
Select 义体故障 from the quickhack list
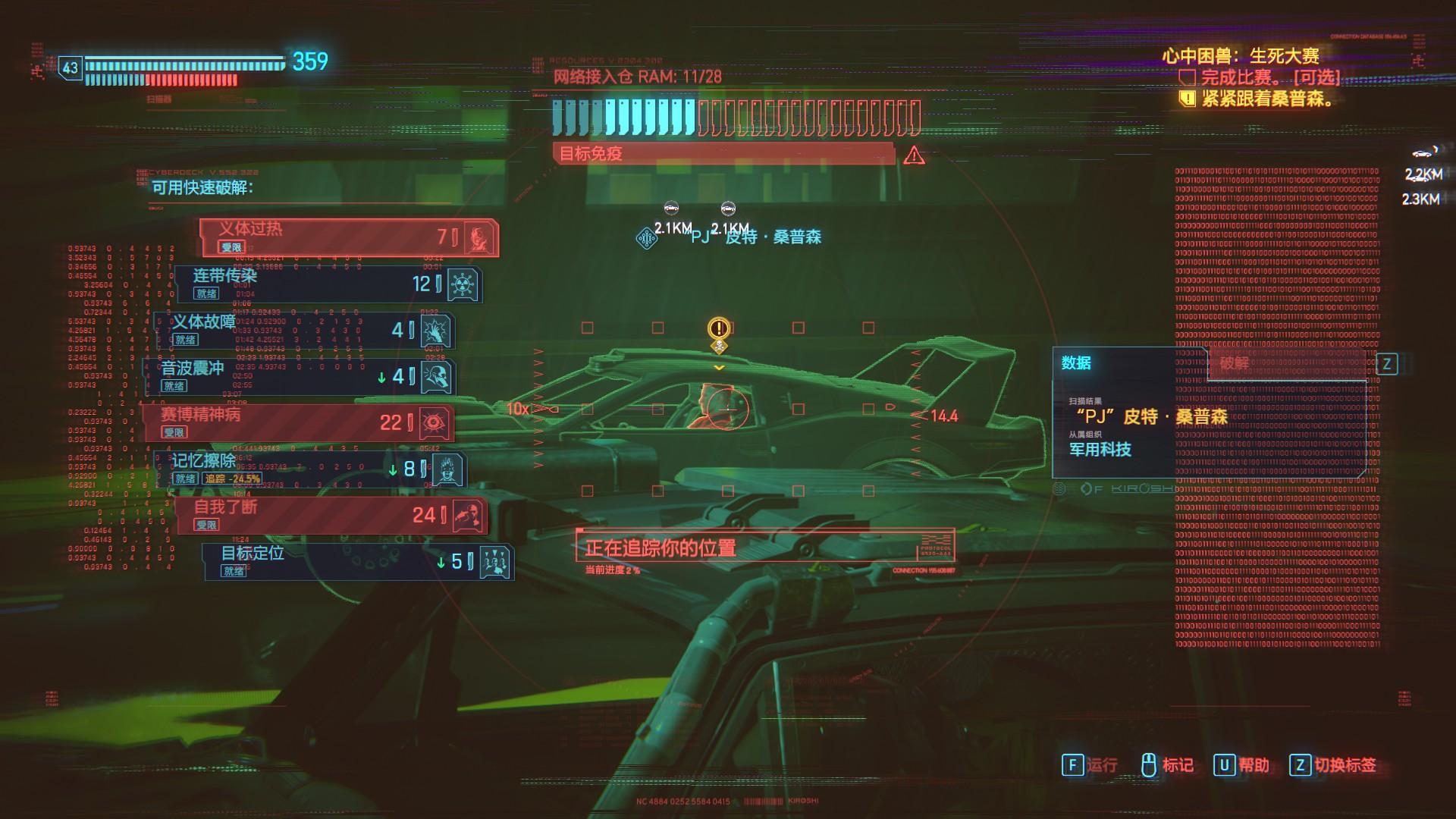(303, 330)
